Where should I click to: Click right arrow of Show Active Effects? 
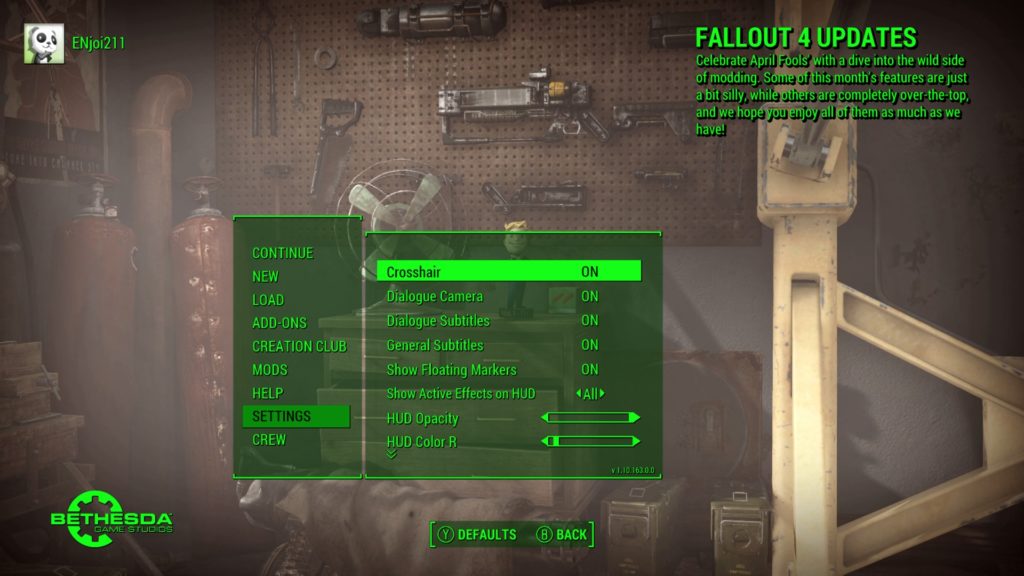click(x=602, y=394)
